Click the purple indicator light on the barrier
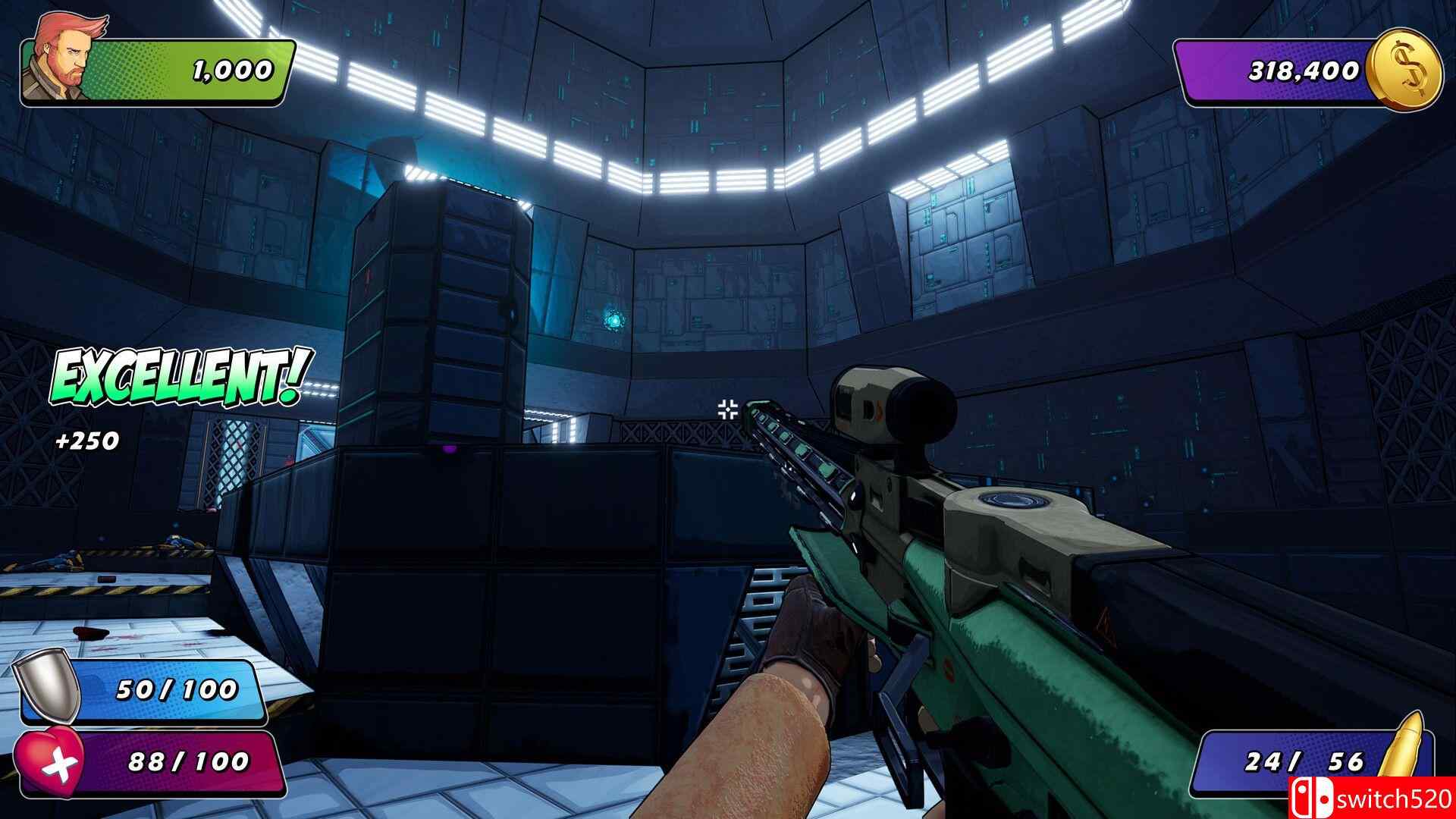 point(450,450)
